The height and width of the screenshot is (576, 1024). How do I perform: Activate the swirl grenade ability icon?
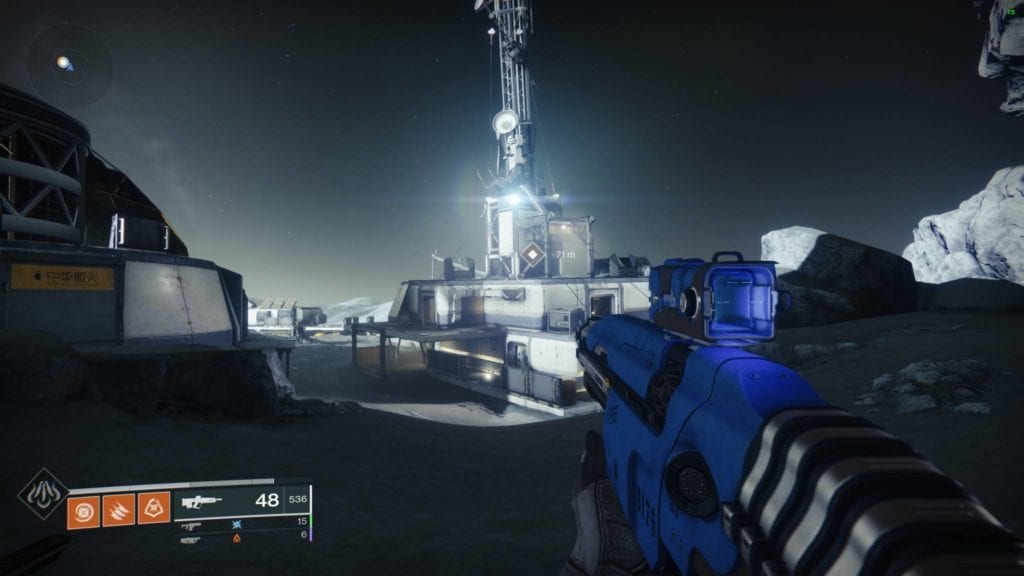82,510
